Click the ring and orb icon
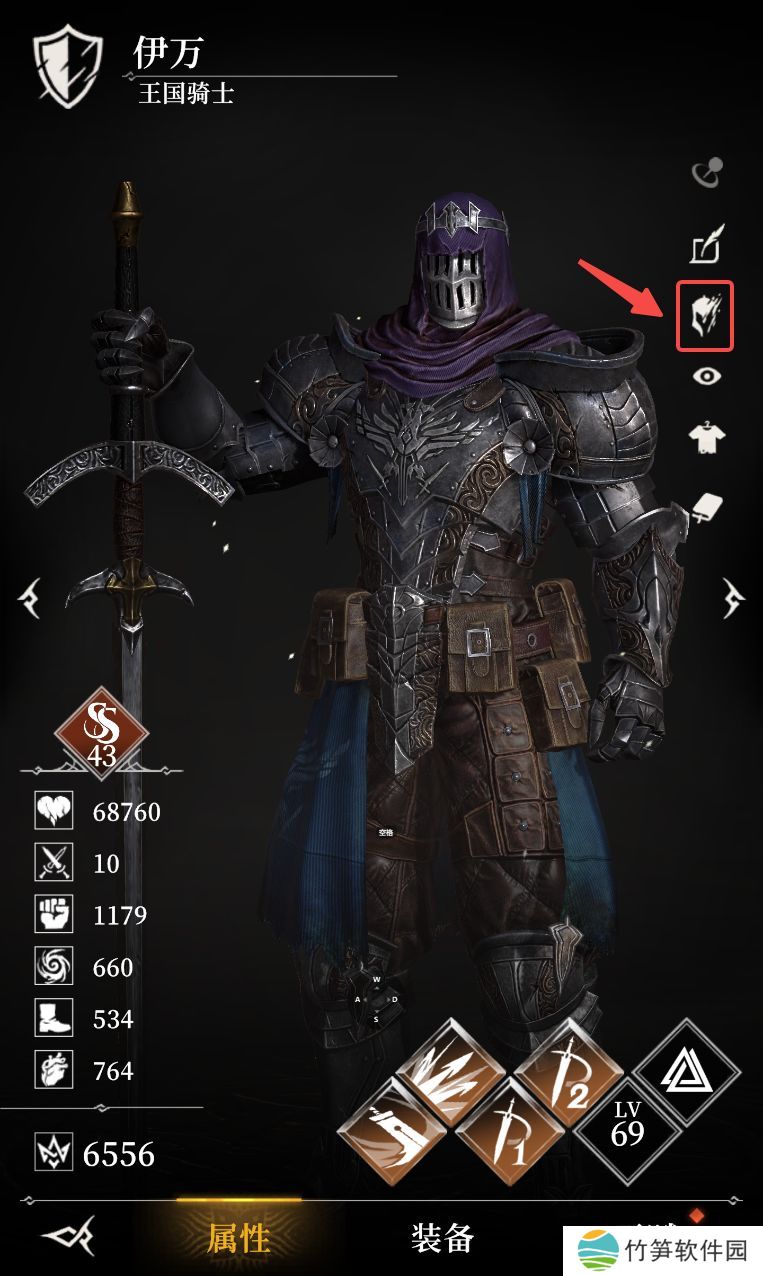763x1276 pixels. pyautogui.click(x=707, y=174)
